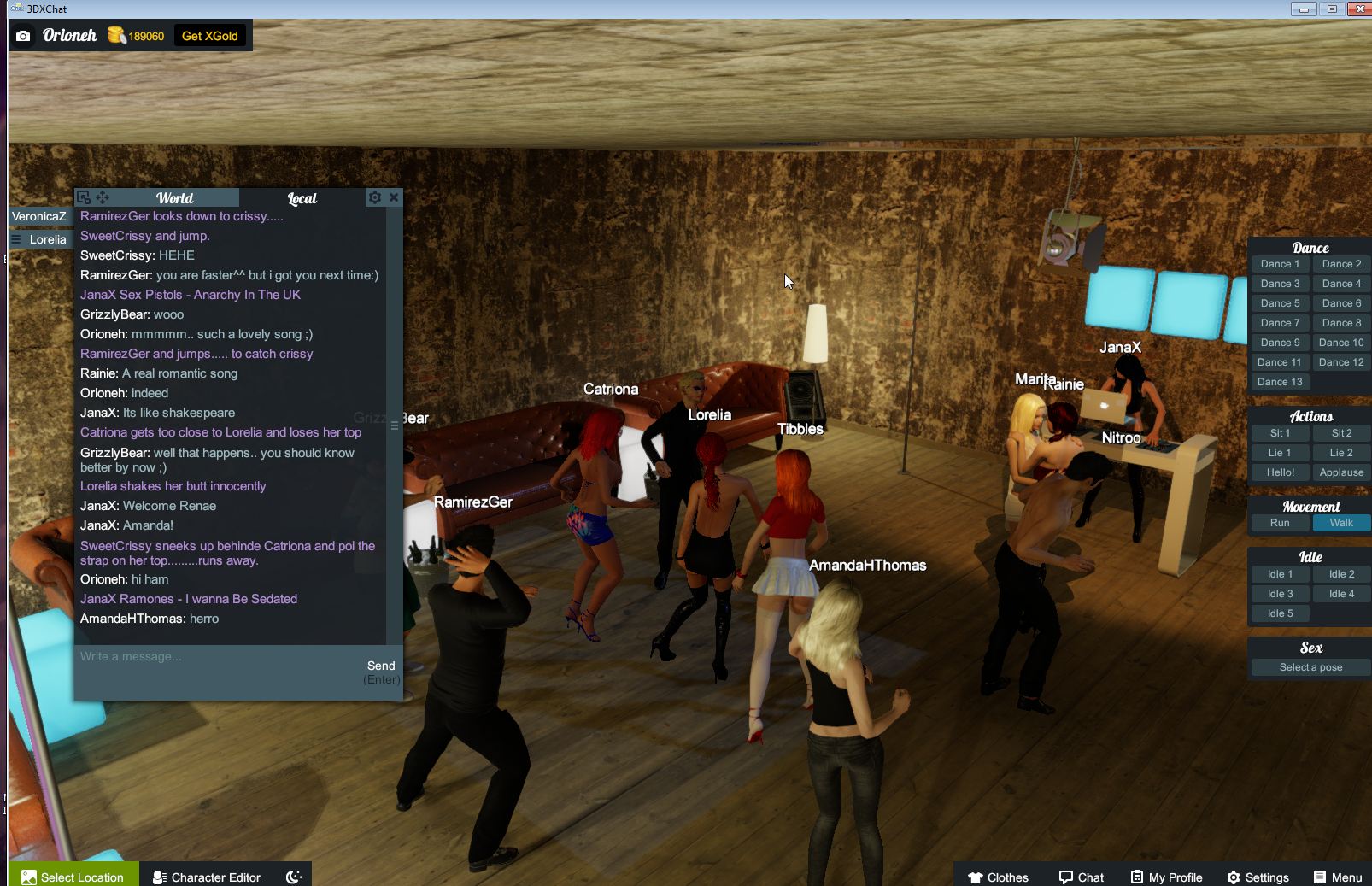Screen dimensions: 1372x886
Task: Open chat settings gear icon
Action: pos(374,197)
